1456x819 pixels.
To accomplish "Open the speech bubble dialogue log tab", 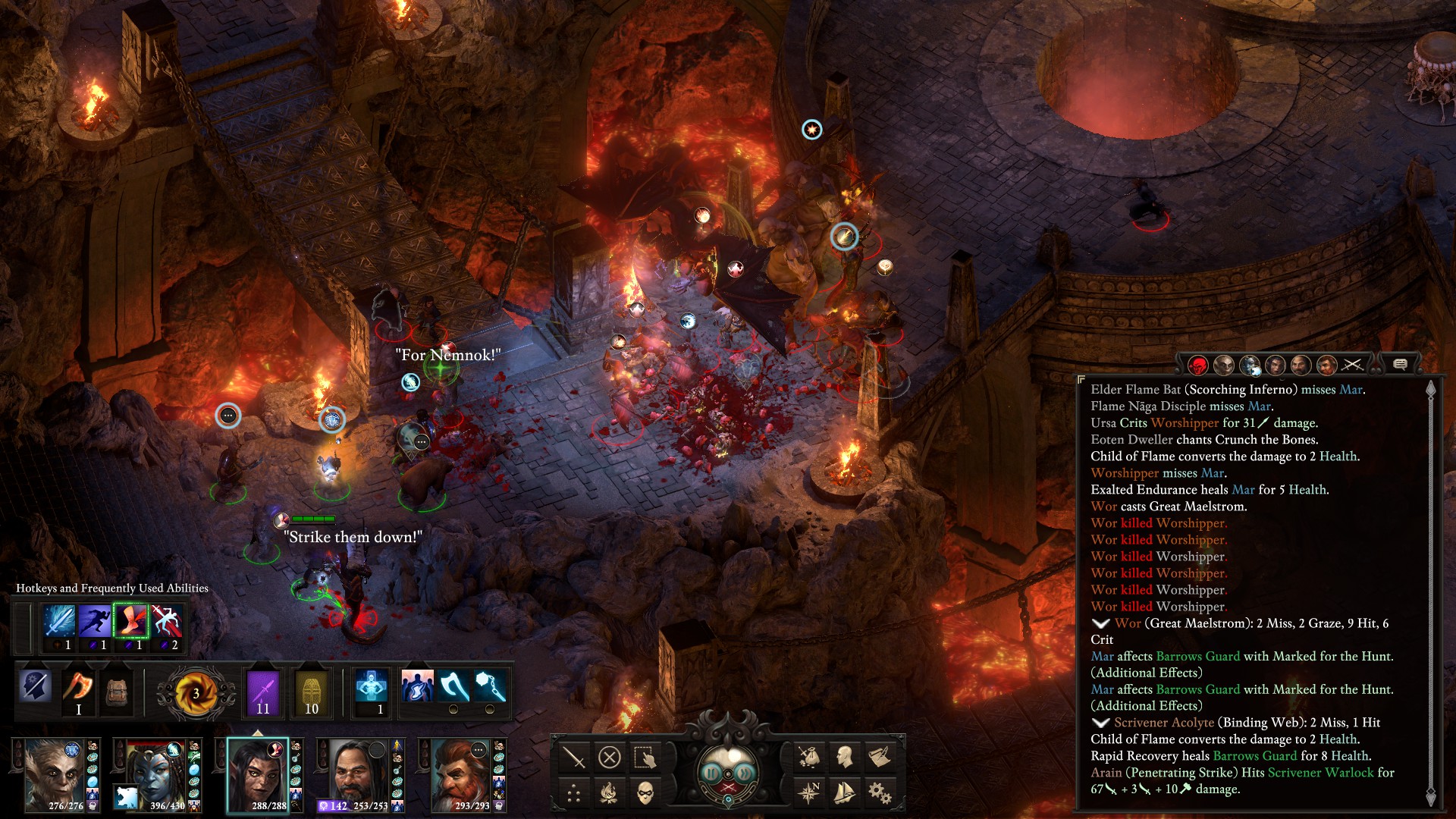I will pos(1400,365).
